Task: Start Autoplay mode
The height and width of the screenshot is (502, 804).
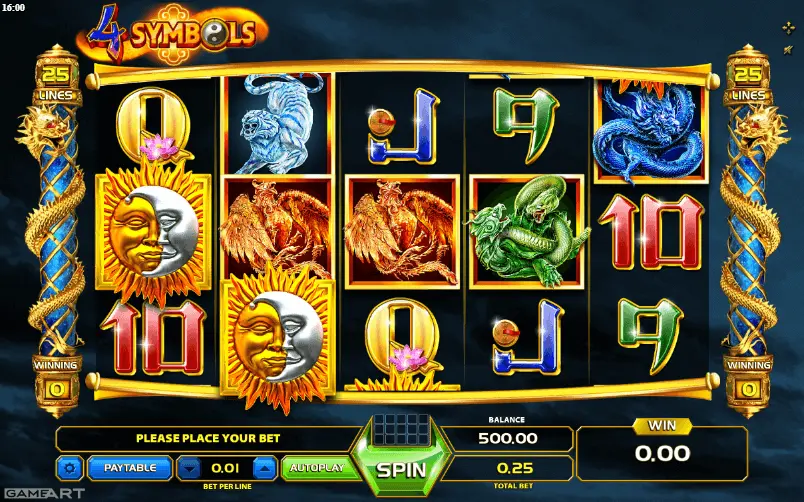Action: (316, 467)
